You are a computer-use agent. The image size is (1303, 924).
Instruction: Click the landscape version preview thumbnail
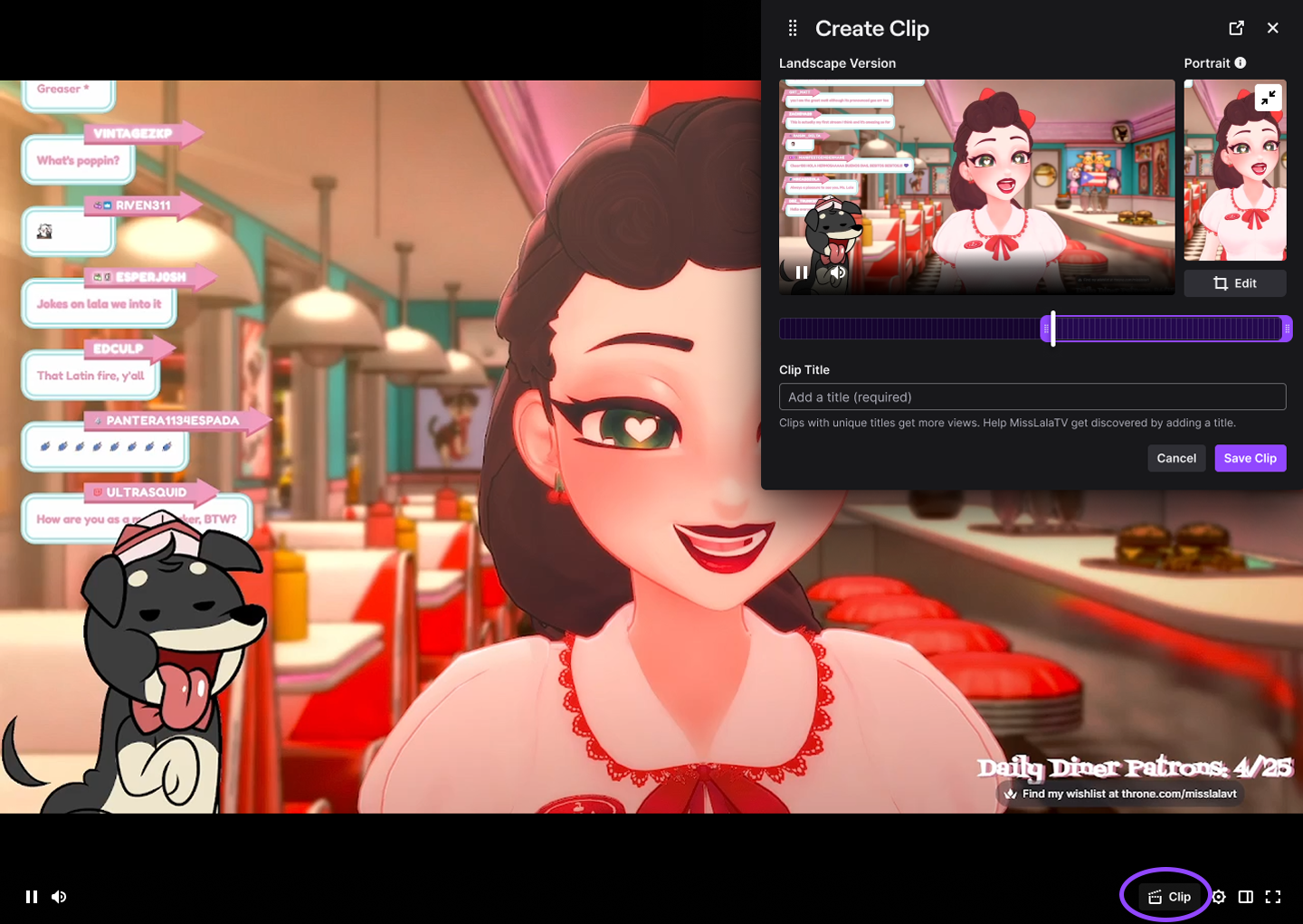976,186
